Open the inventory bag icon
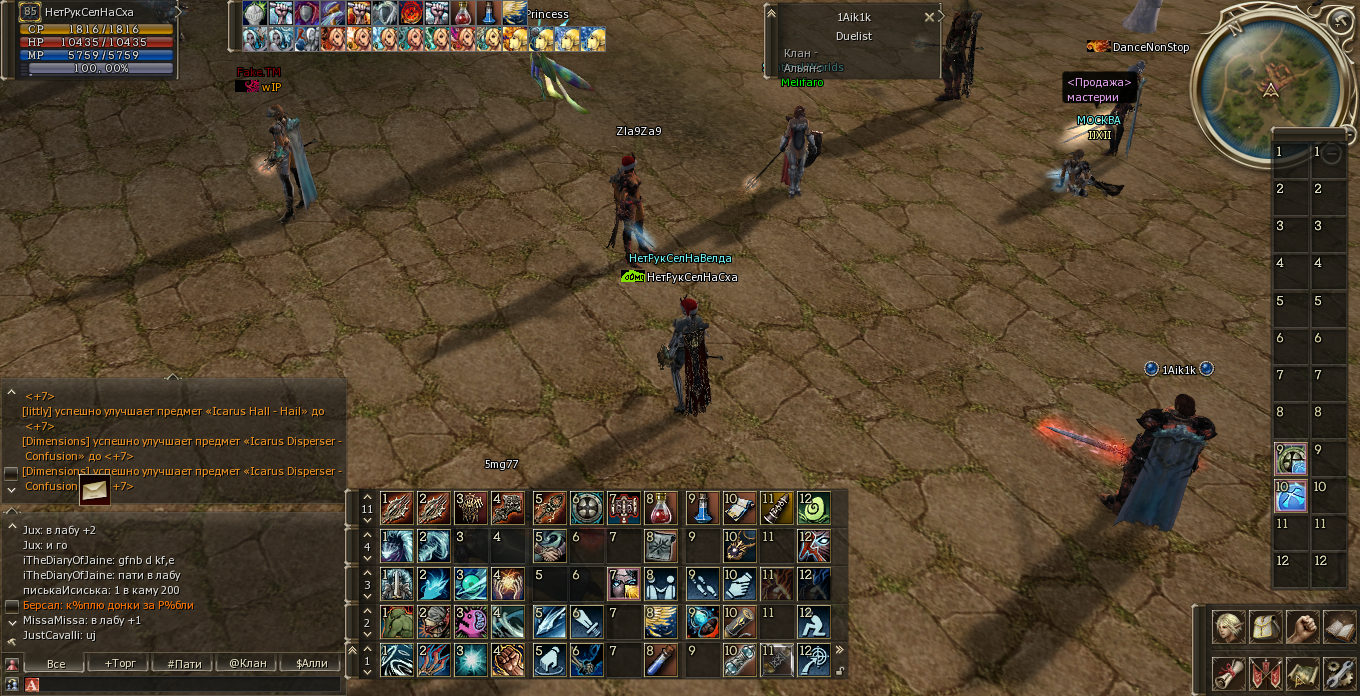The width and height of the screenshot is (1360, 696). coord(1265,627)
